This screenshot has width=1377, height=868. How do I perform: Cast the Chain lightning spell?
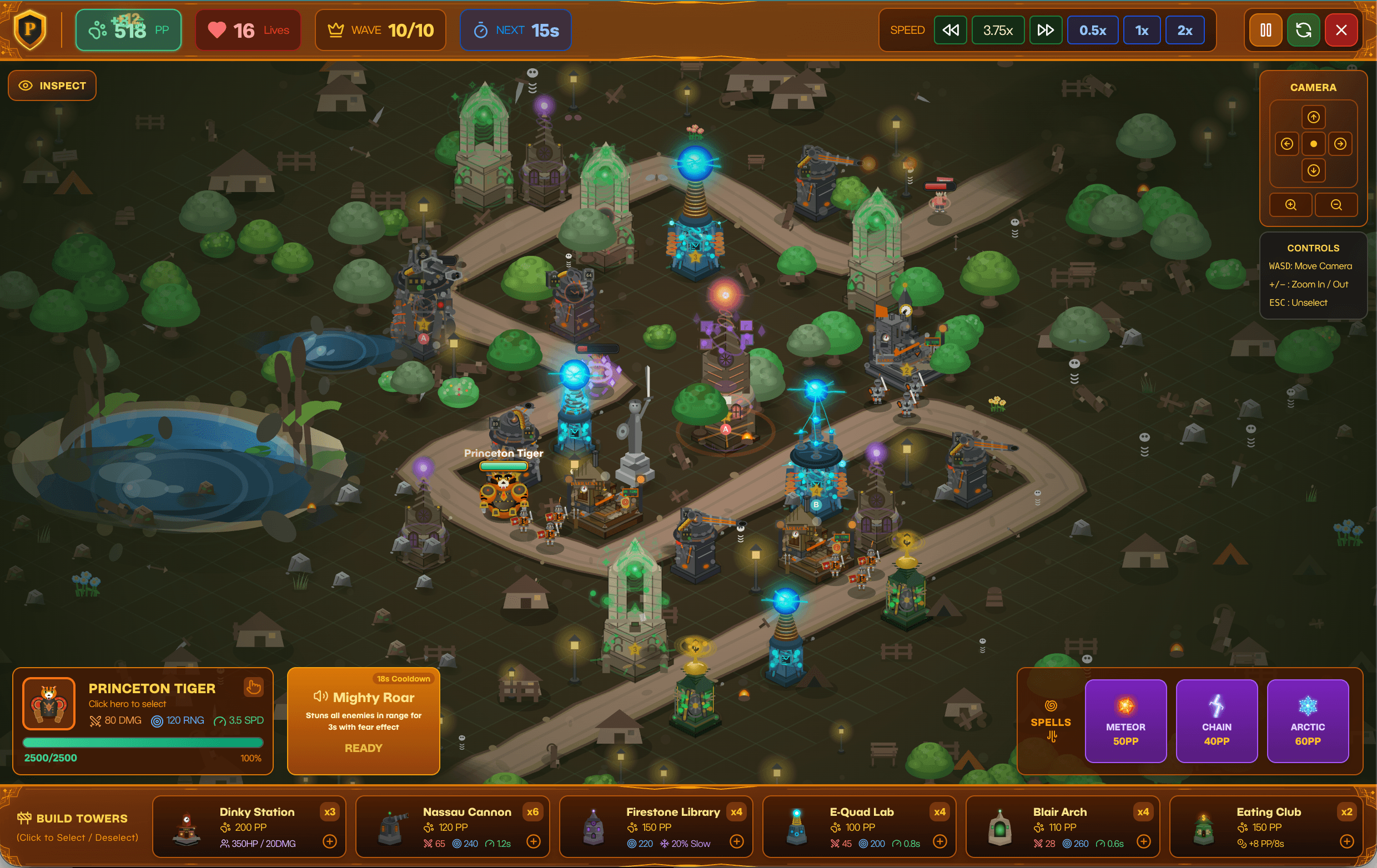click(x=1217, y=720)
